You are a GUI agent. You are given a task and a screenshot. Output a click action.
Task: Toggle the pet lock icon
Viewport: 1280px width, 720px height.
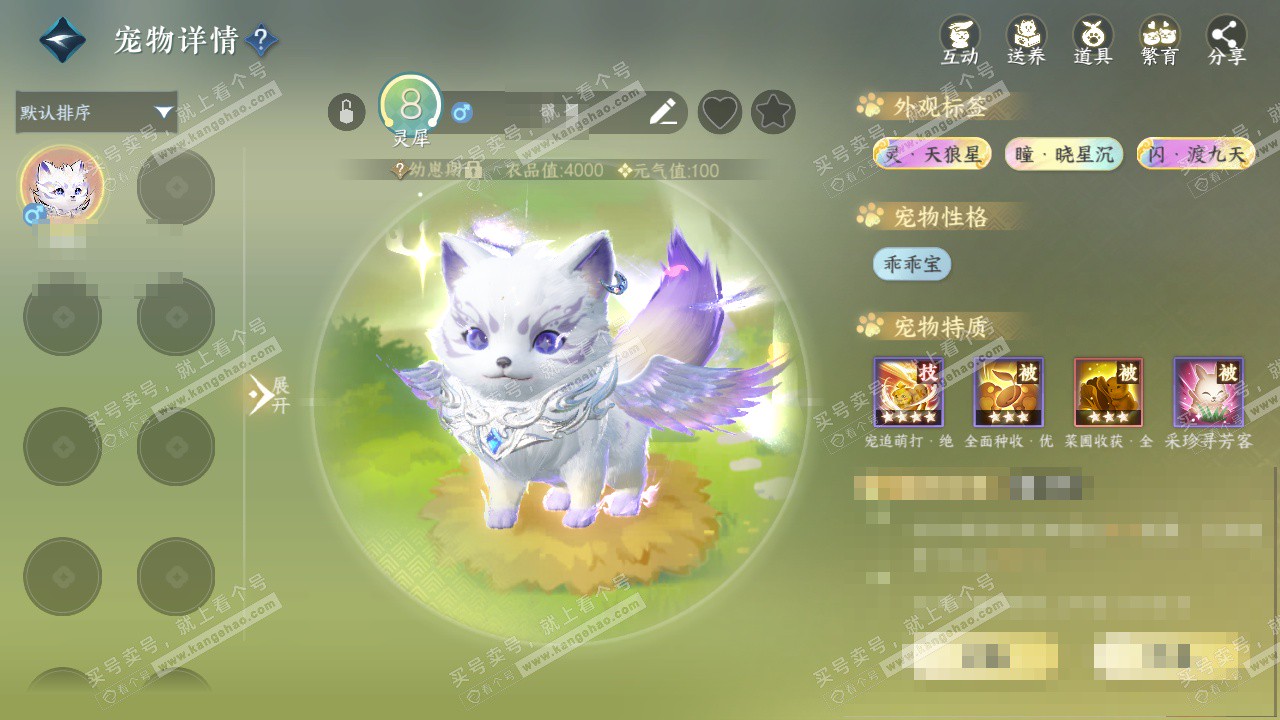[x=346, y=112]
